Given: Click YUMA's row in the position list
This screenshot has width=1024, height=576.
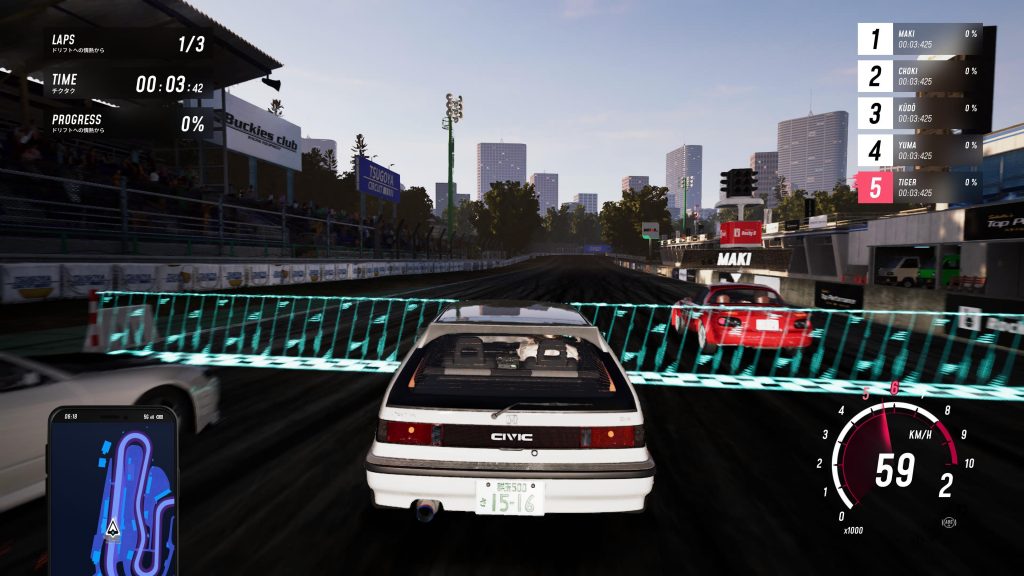Looking at the screenshot, I should click(920, 150).
